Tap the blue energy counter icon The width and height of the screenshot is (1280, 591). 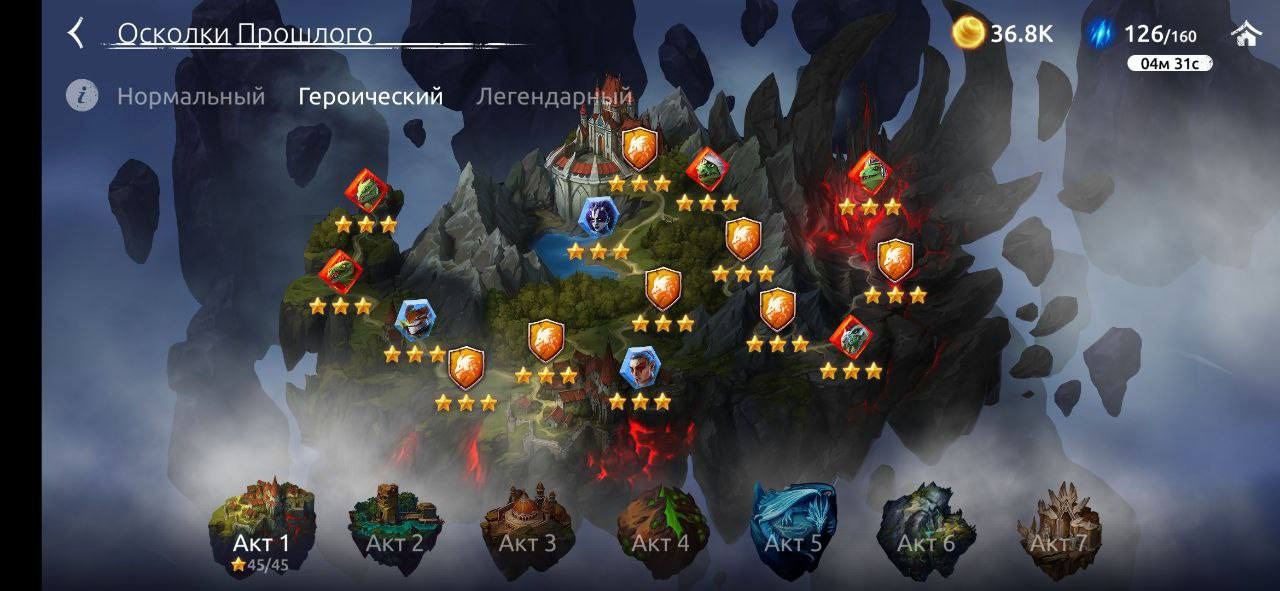(x=1102, y=34)
